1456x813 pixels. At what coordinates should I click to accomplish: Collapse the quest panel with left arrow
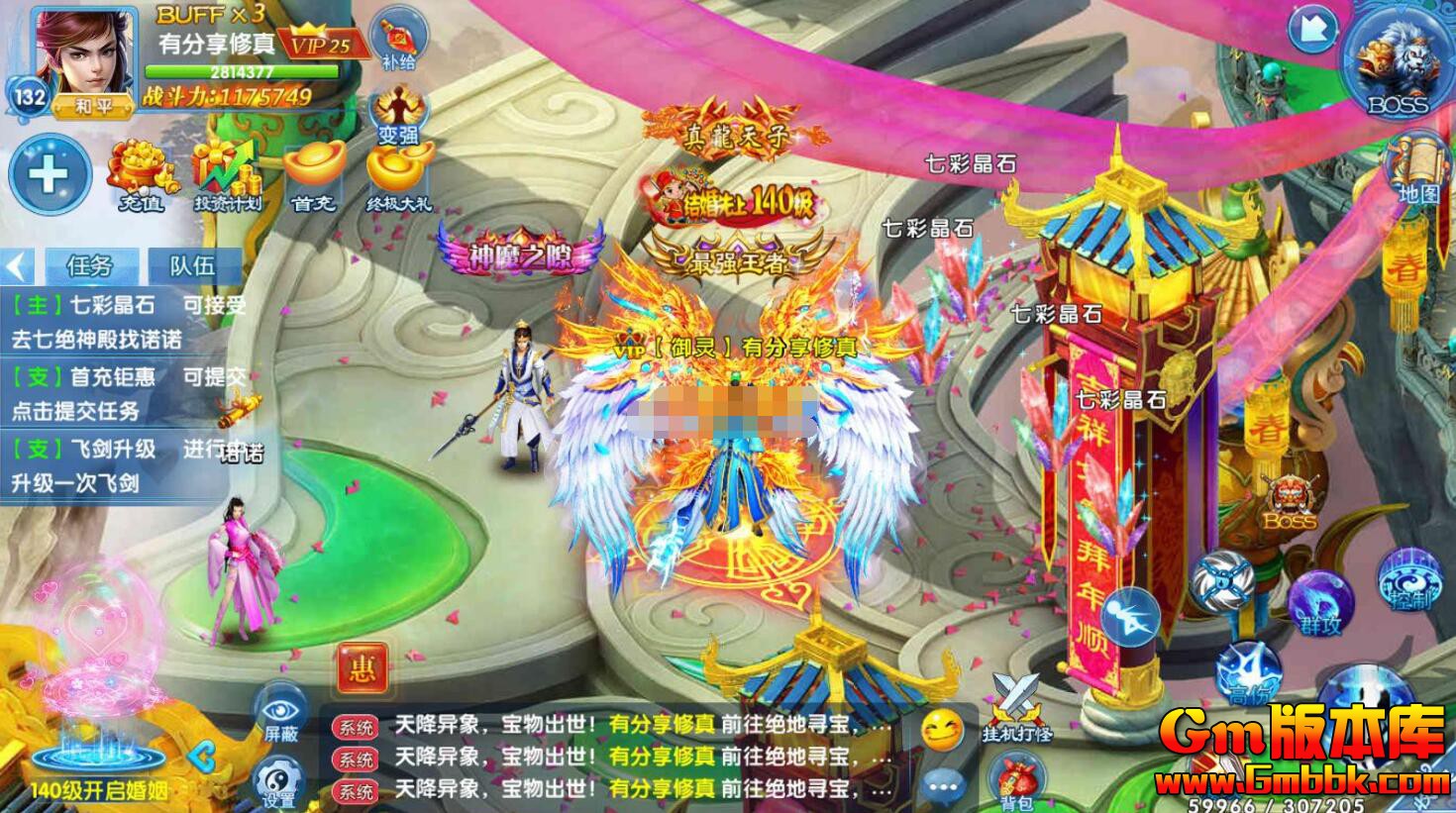click(17, 264)
